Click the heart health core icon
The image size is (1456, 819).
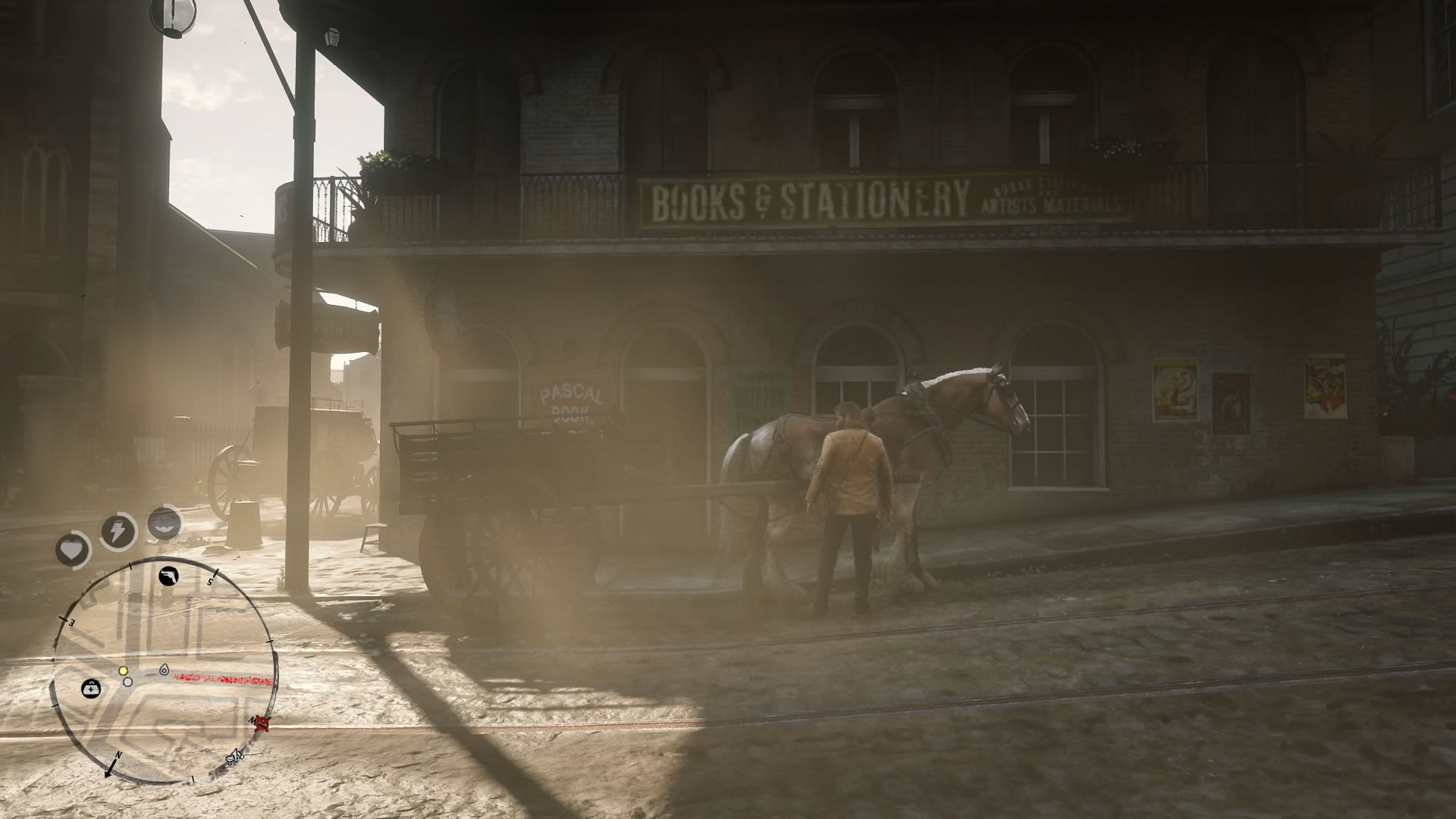(x=73, y=549)
